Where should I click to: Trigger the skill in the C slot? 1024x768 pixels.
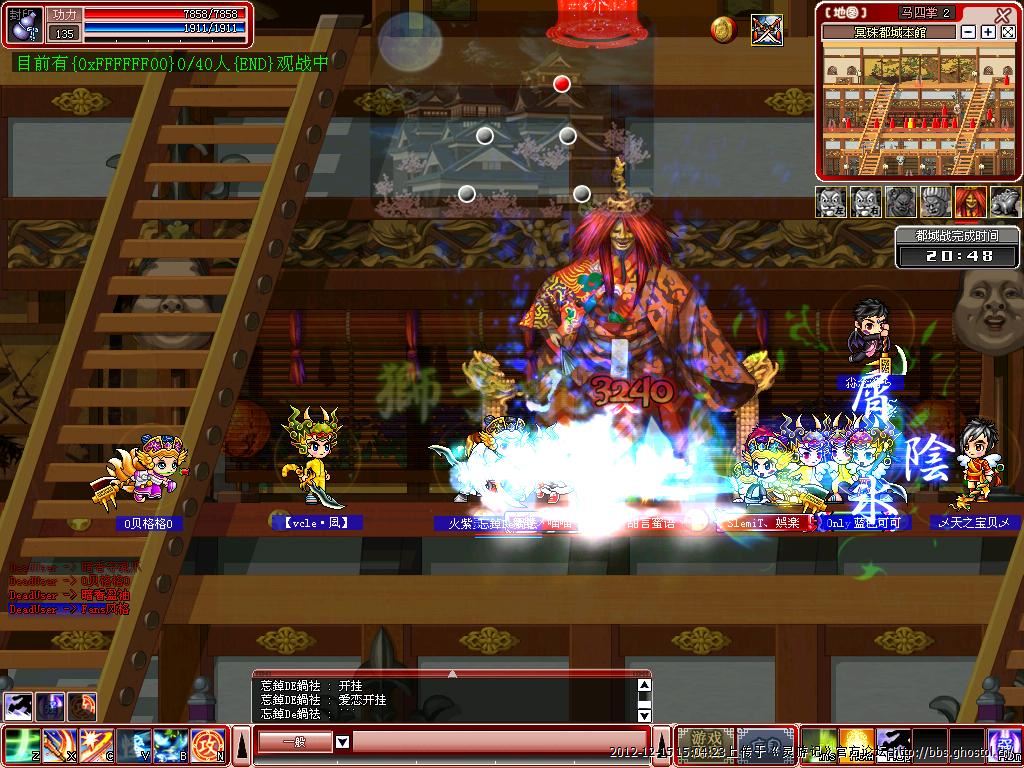[95, 745]
